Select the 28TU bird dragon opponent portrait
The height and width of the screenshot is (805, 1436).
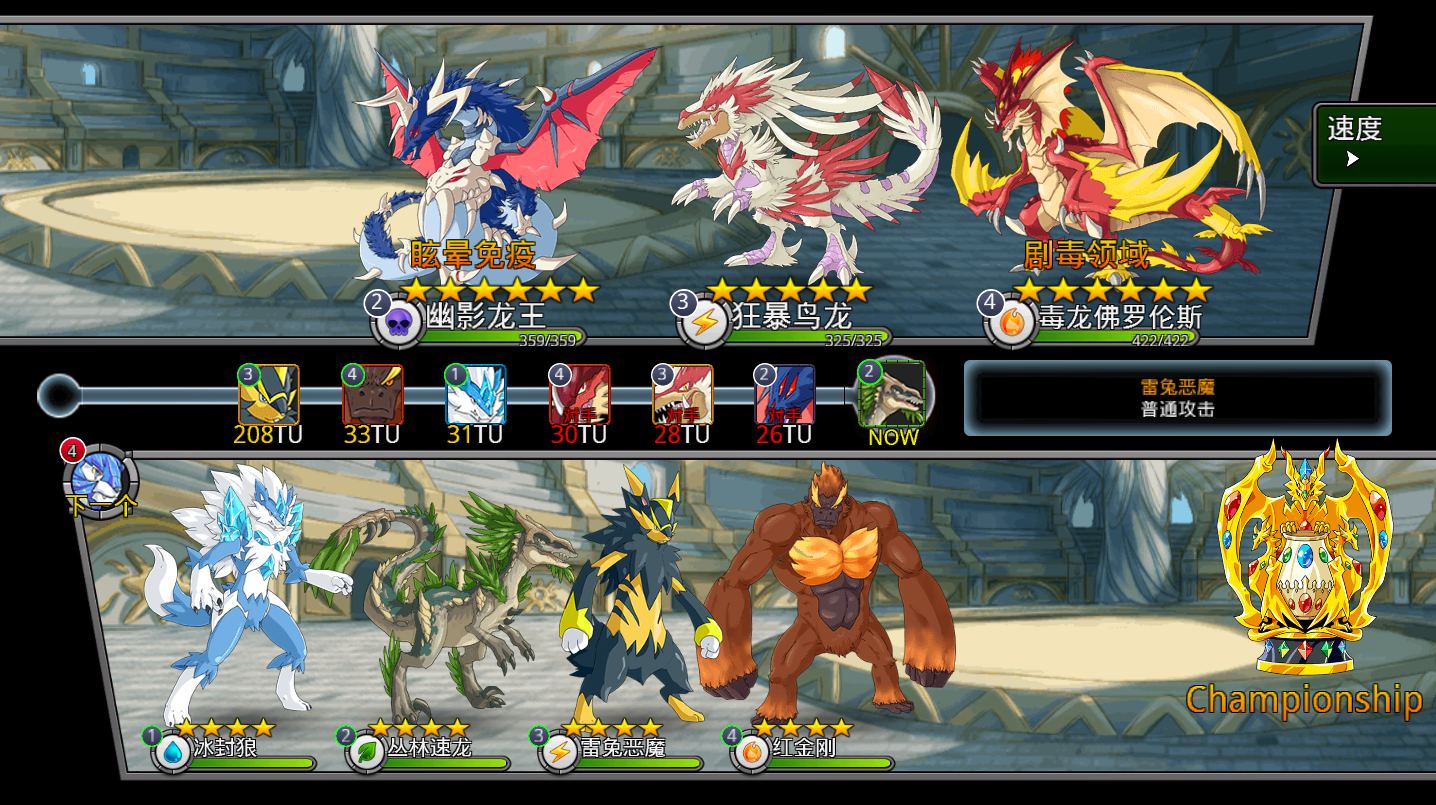(683, 395)
